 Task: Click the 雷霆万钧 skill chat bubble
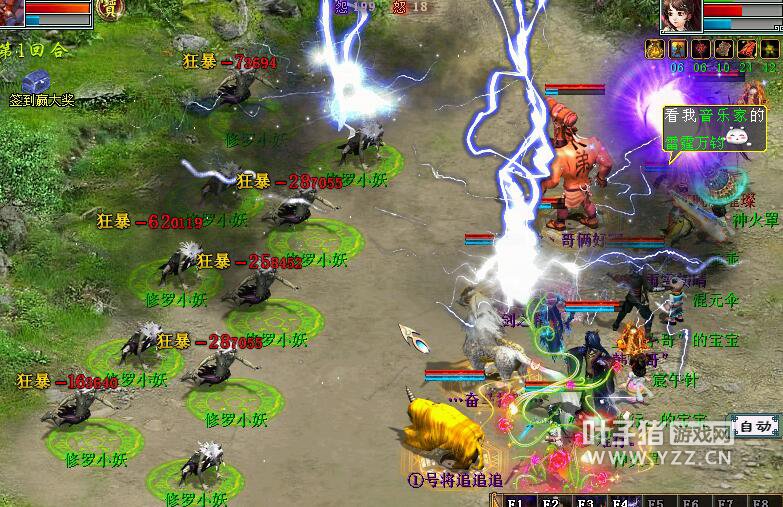[x=713, y=129]
